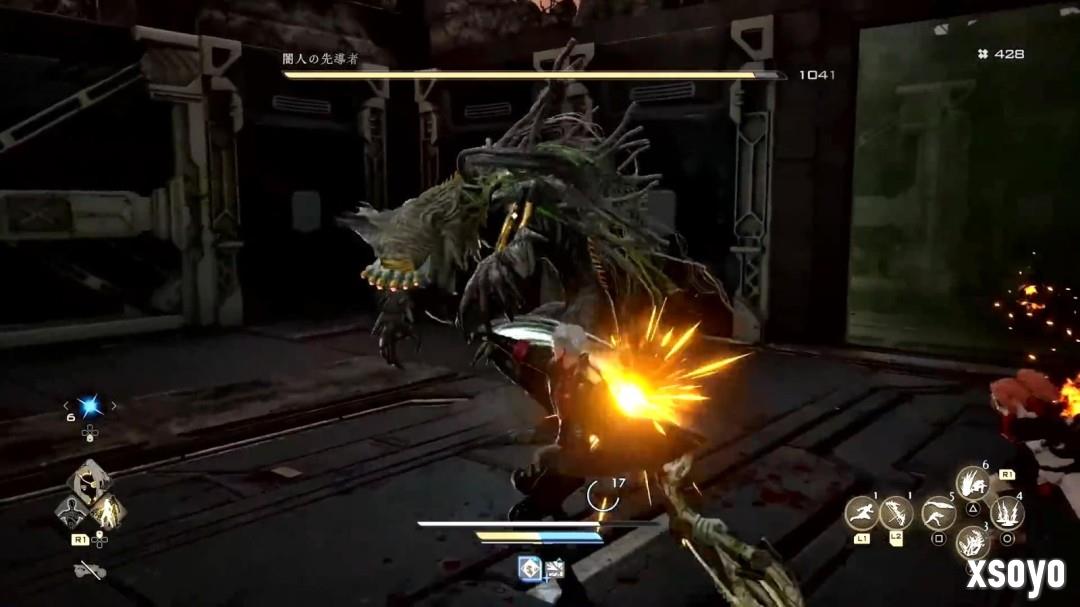The image size is (1080, 607).
Task: Inspect the grey status effect icon
Action: [x=554, y=569]
